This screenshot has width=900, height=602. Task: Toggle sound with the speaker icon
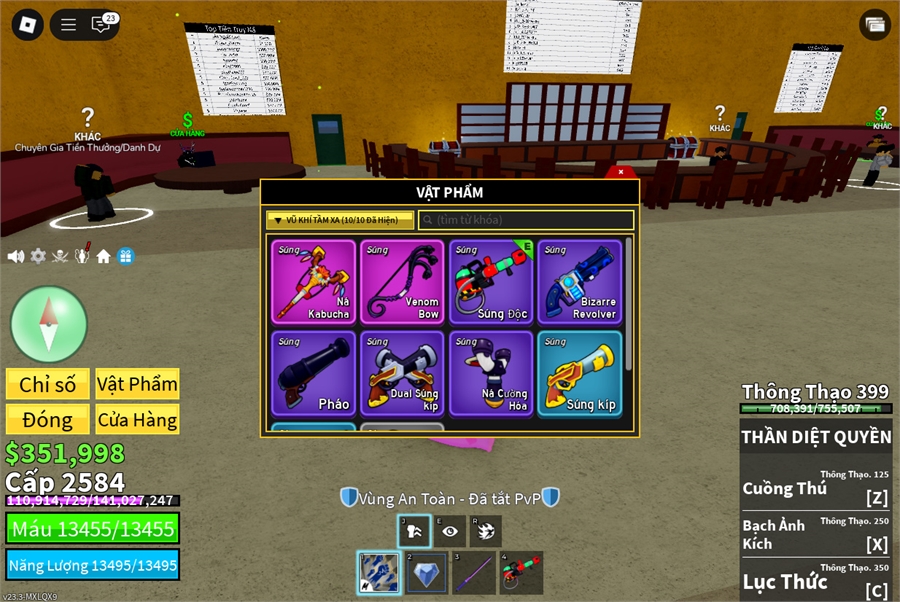point(16,256)
